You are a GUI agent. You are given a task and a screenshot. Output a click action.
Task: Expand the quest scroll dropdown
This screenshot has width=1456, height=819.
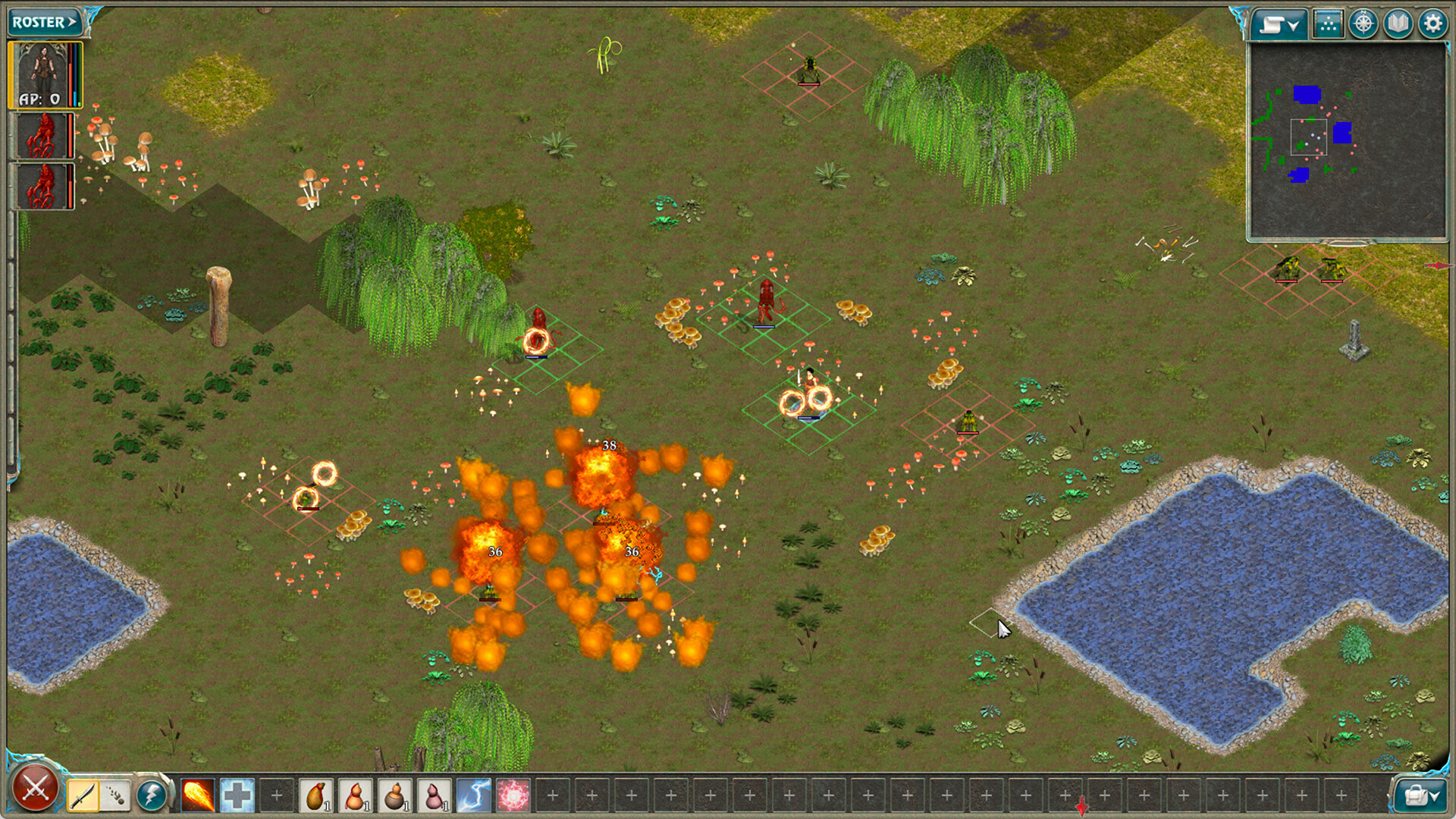click(1278, 23)
